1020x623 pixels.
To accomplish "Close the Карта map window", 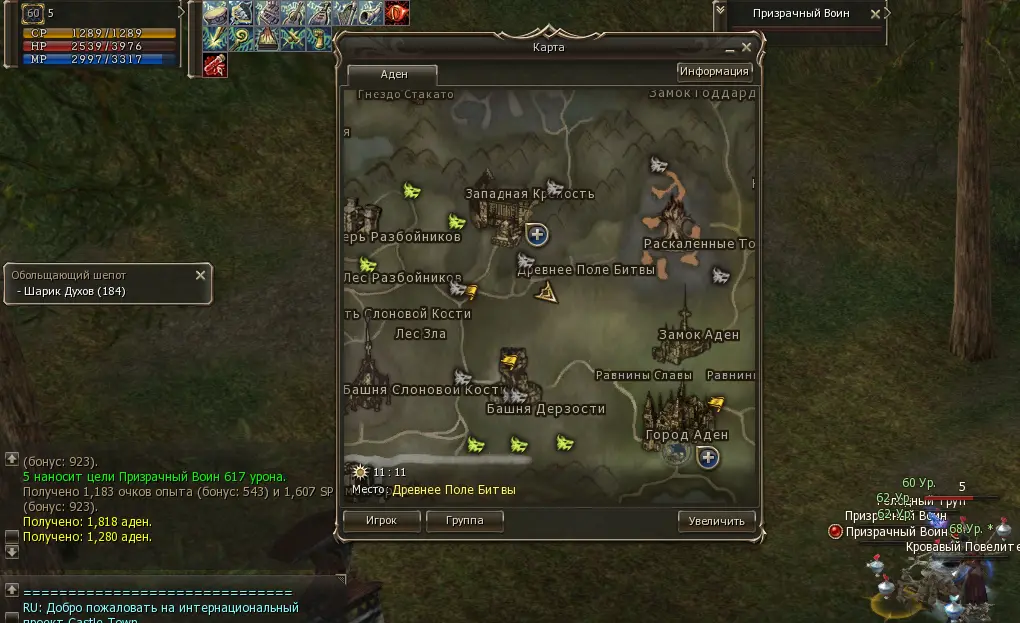I will [x=747, y=46].
